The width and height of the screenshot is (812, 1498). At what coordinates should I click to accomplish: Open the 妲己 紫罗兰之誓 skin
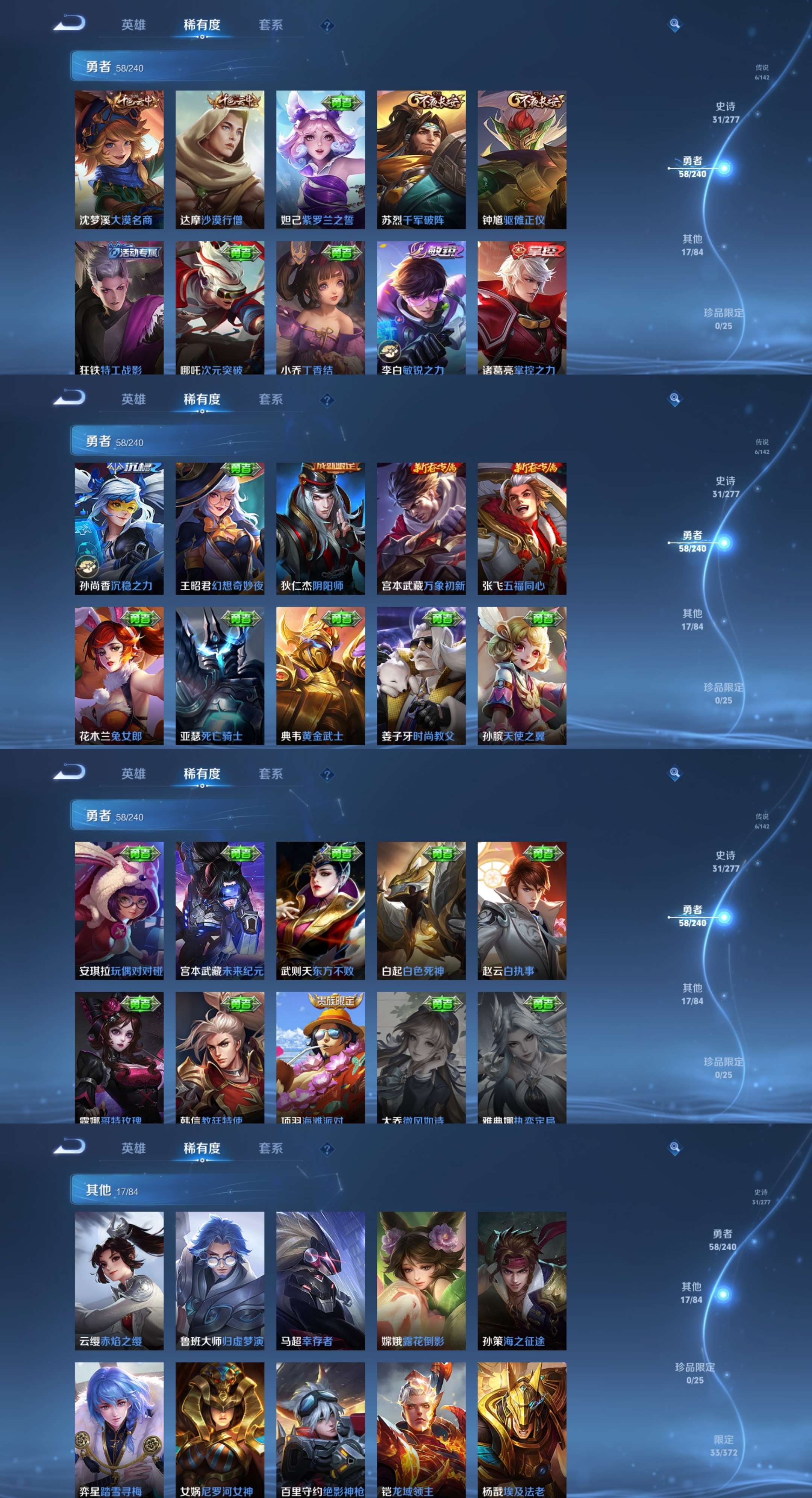320,159
